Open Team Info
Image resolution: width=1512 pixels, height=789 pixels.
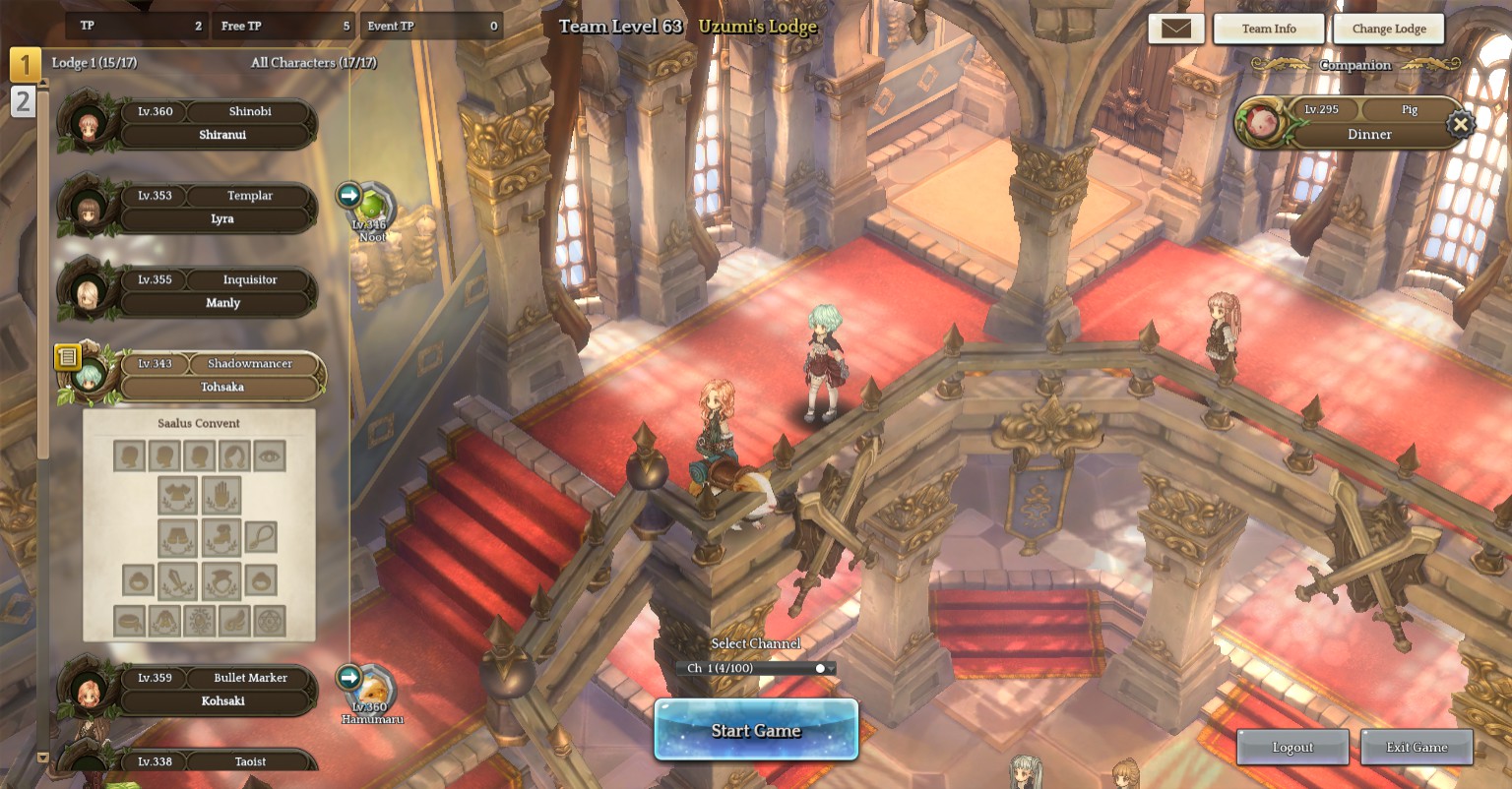[x=1269, y=29]
